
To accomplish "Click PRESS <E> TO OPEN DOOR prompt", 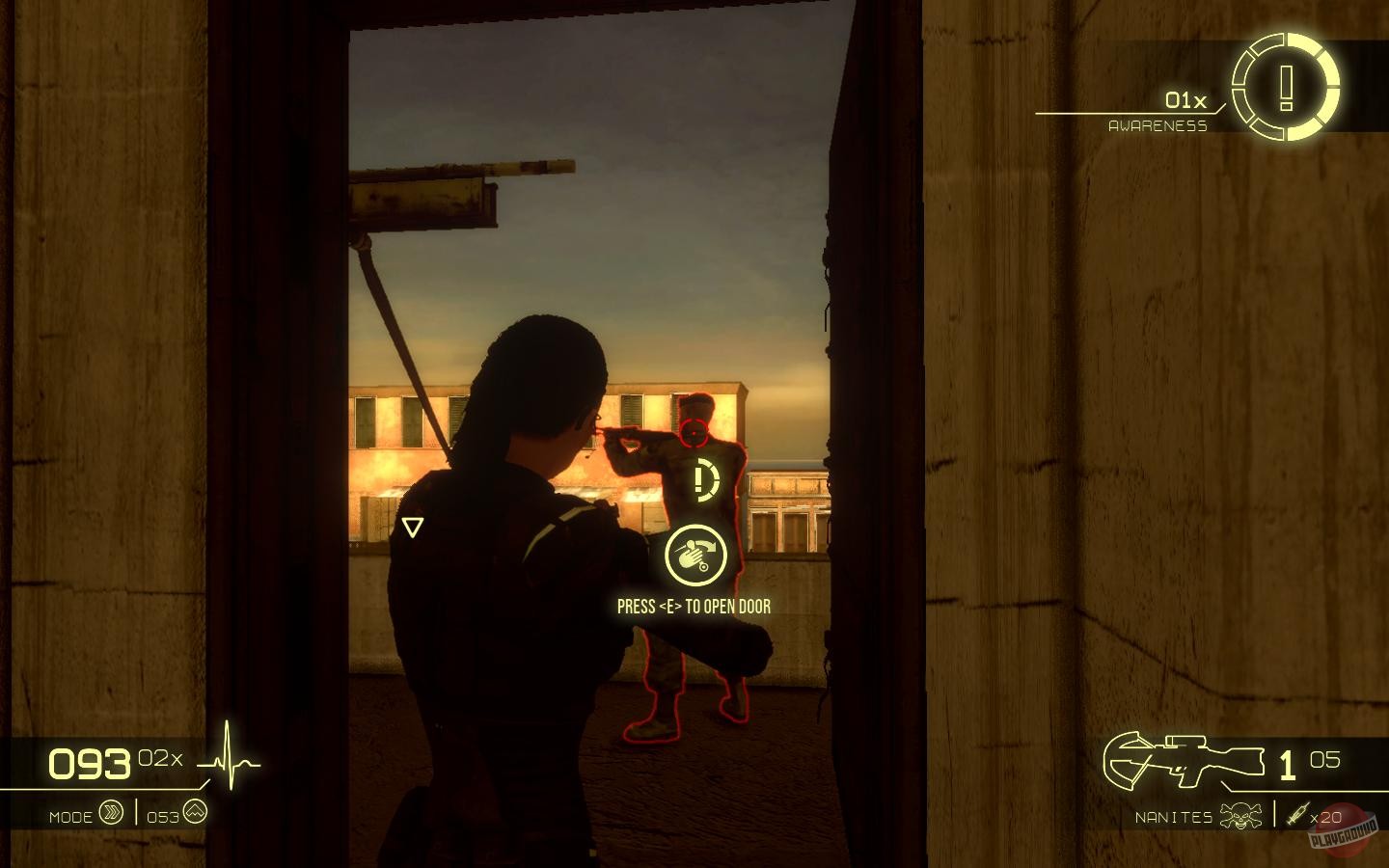I will 694,607.
